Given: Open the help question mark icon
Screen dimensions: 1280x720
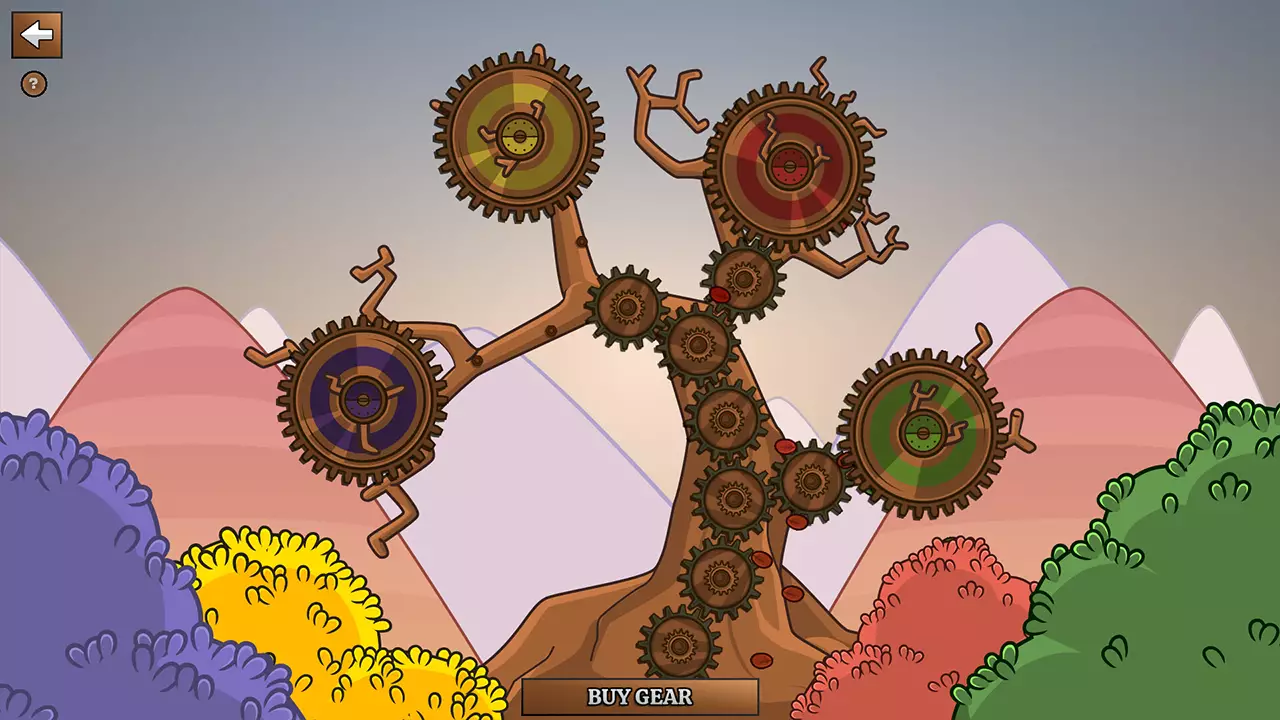Looking at the screenshot, I should click(36, 83).
